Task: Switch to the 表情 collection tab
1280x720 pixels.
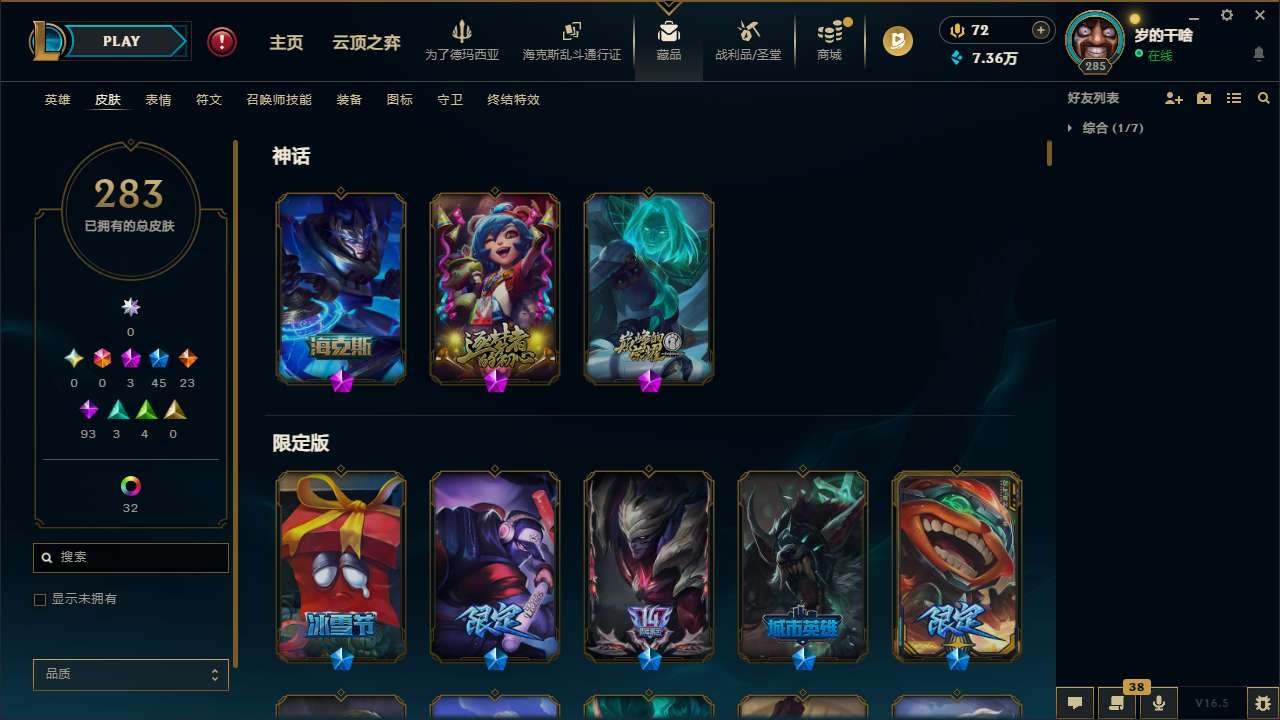Action: (x=158, y=99)
